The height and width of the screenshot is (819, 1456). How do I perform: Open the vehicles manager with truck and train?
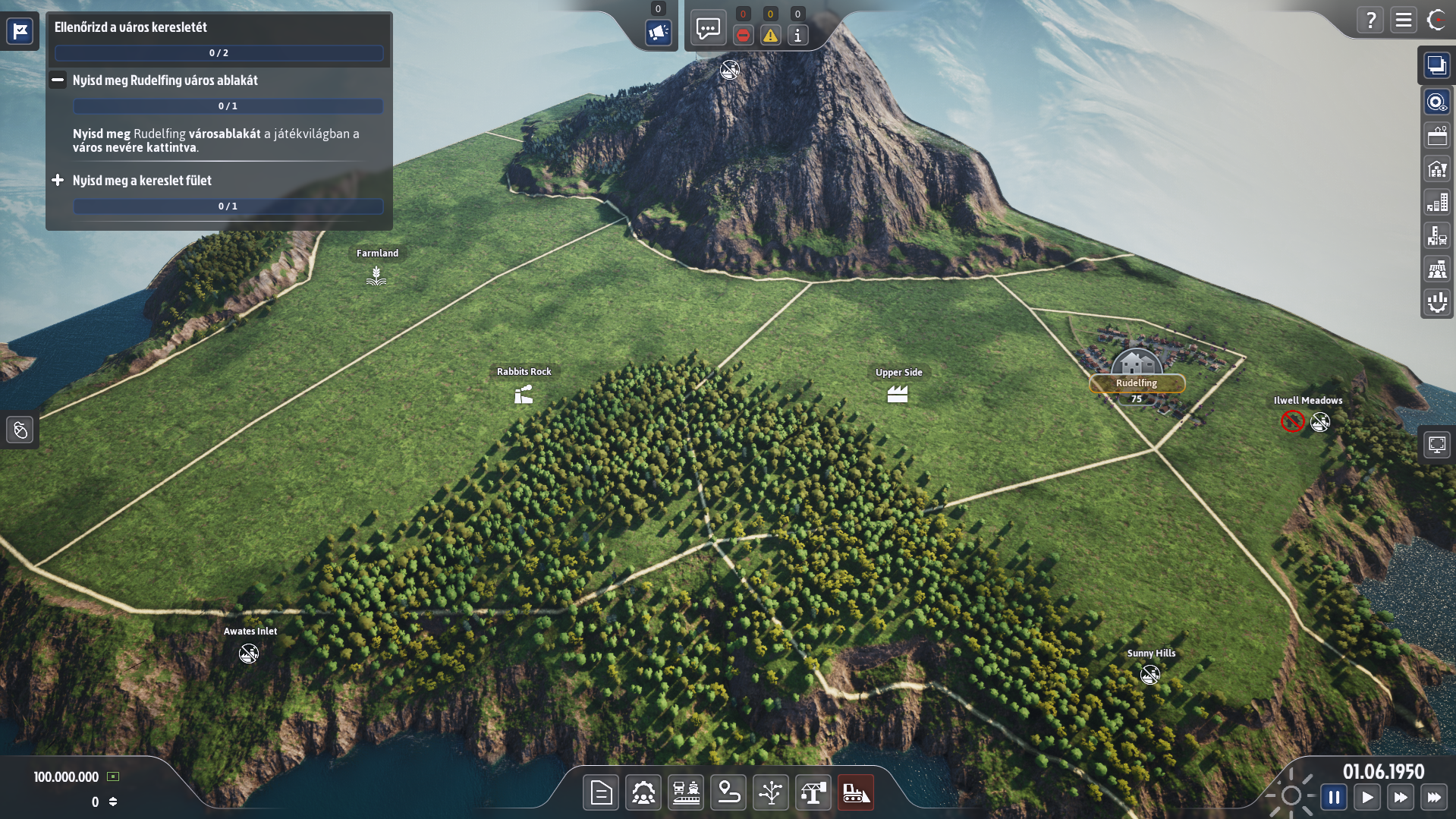[686, 793]
